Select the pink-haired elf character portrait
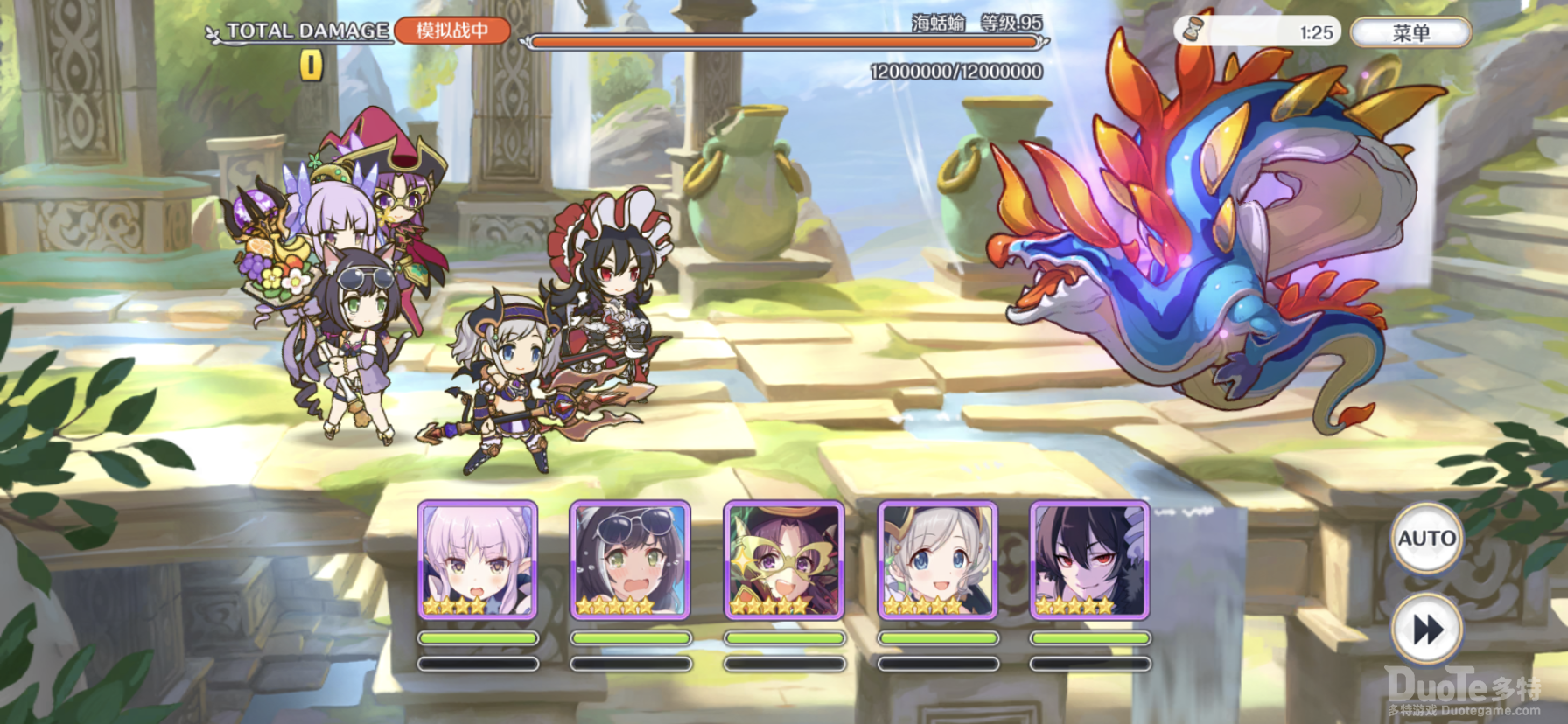Viewport: 1568px width, 724px height. (478, 560)
